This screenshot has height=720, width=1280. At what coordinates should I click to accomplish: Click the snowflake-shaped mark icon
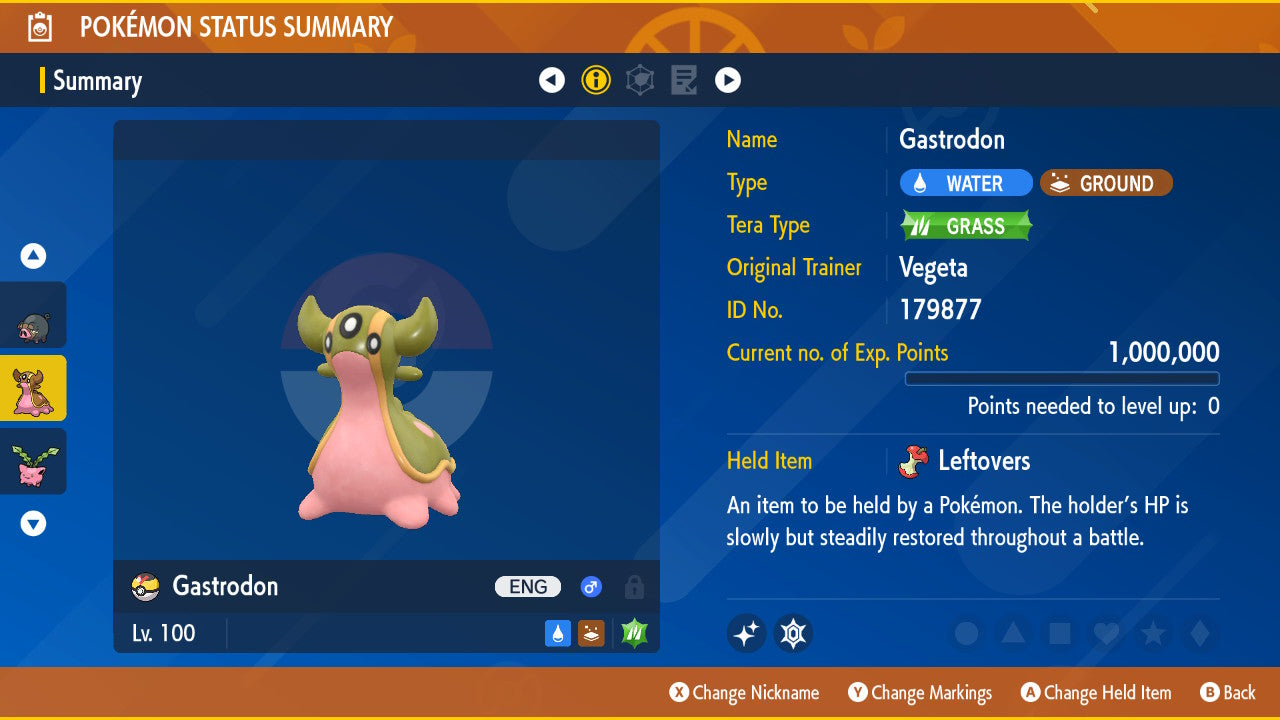click(793, 633)
